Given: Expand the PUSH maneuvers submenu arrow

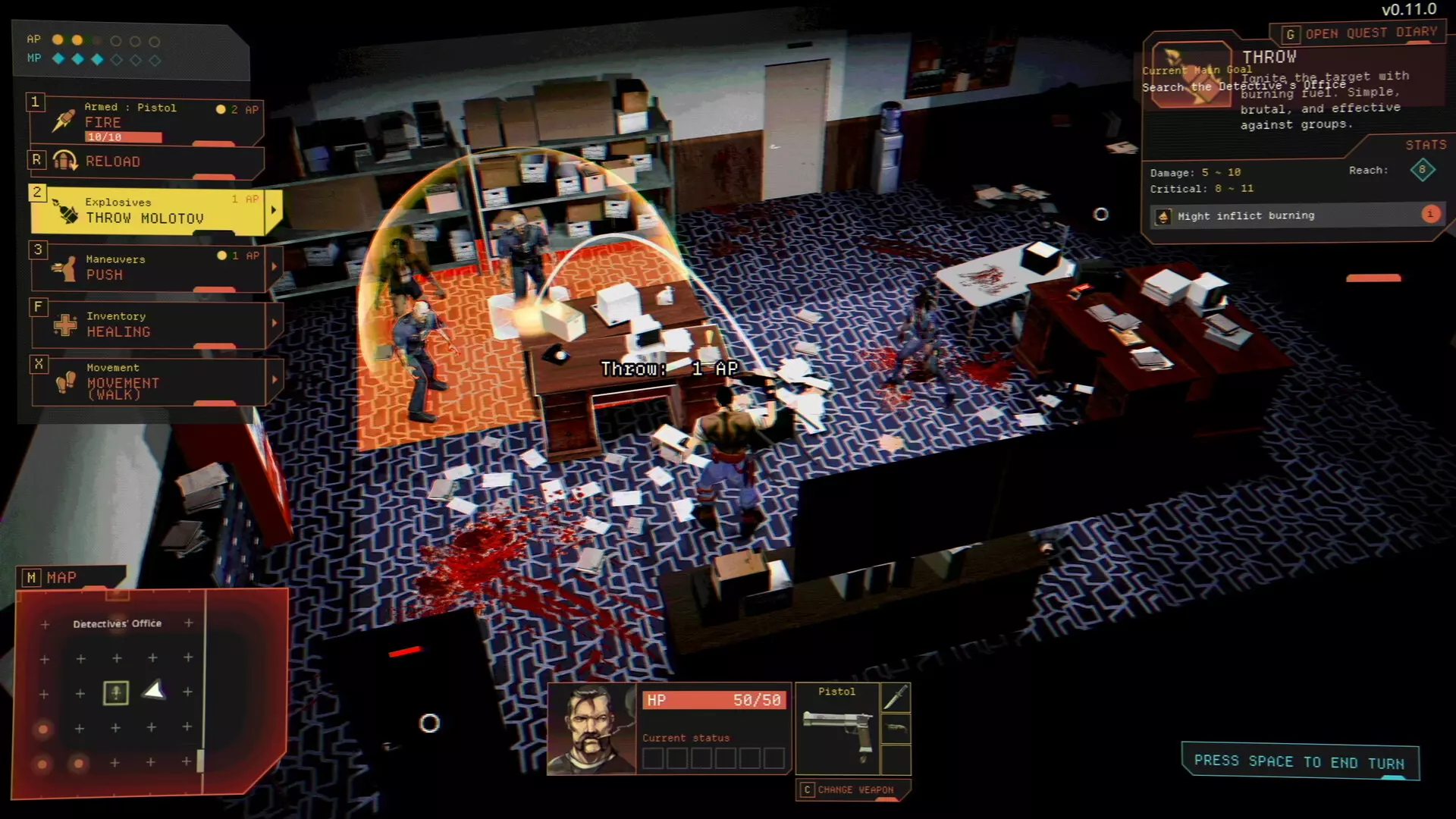Looking at the screenshot, I should pos(275,267).
